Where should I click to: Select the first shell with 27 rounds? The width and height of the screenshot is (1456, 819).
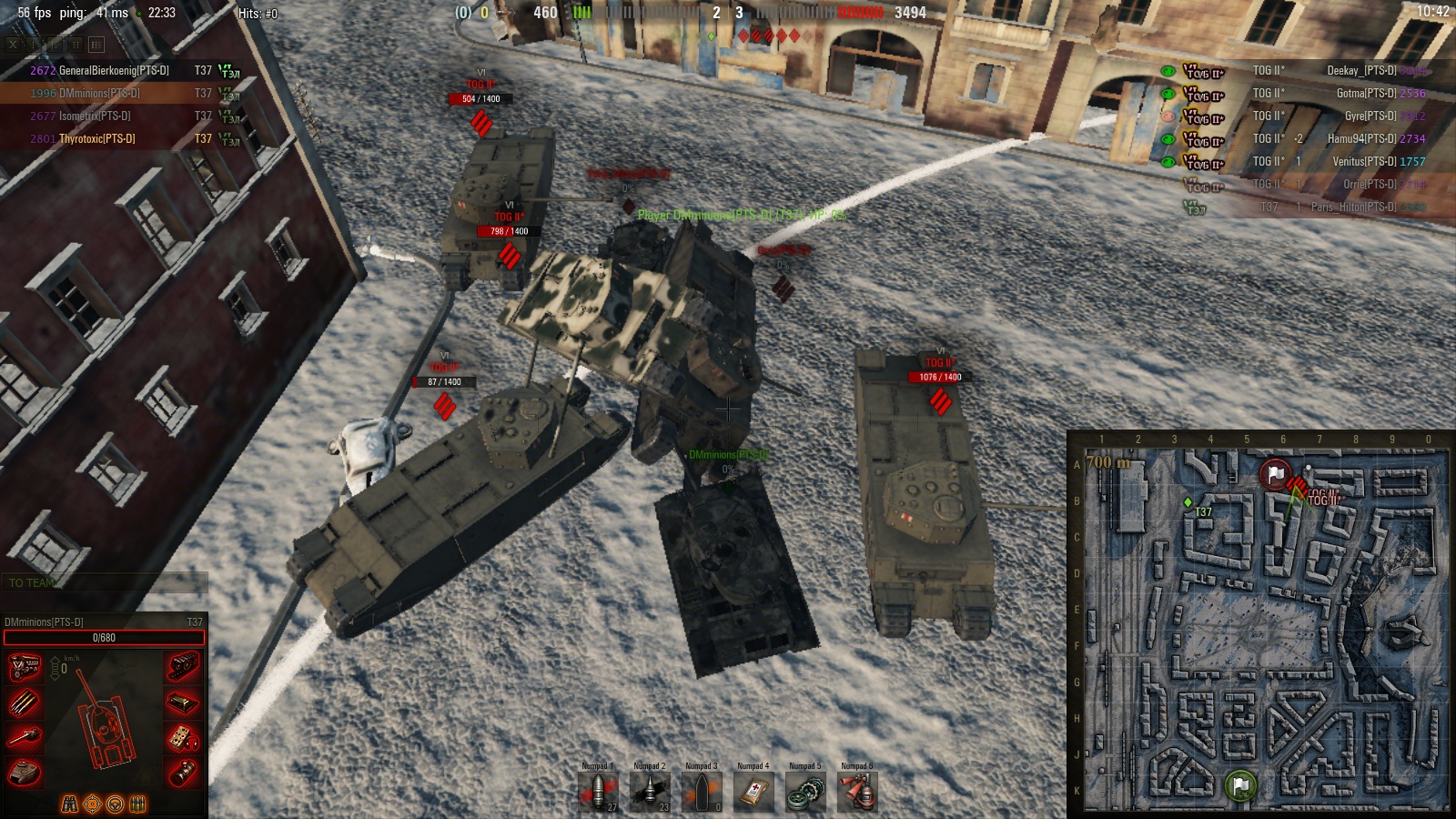598,792
